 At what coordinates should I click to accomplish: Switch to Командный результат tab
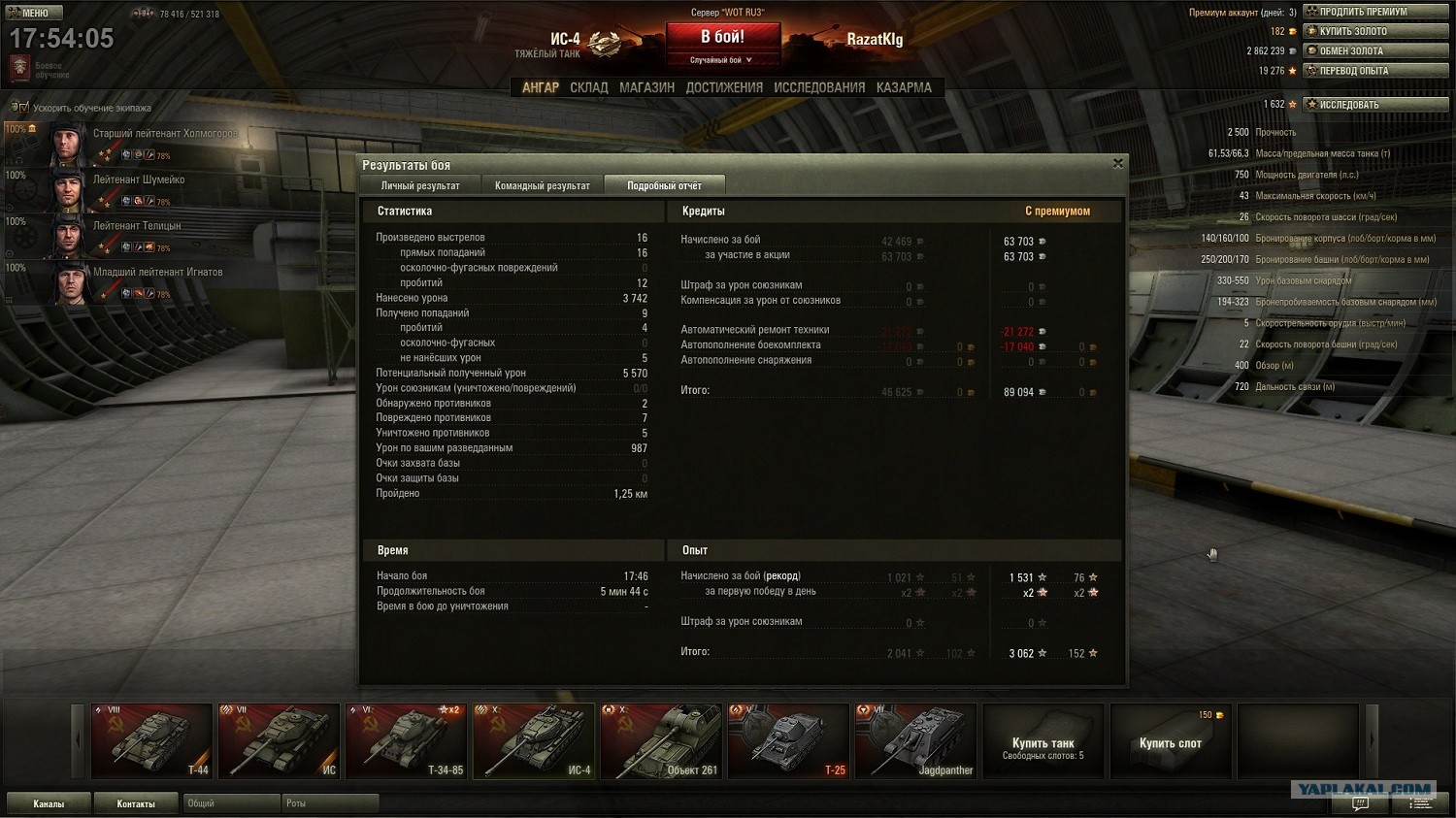tap(542, 185)
